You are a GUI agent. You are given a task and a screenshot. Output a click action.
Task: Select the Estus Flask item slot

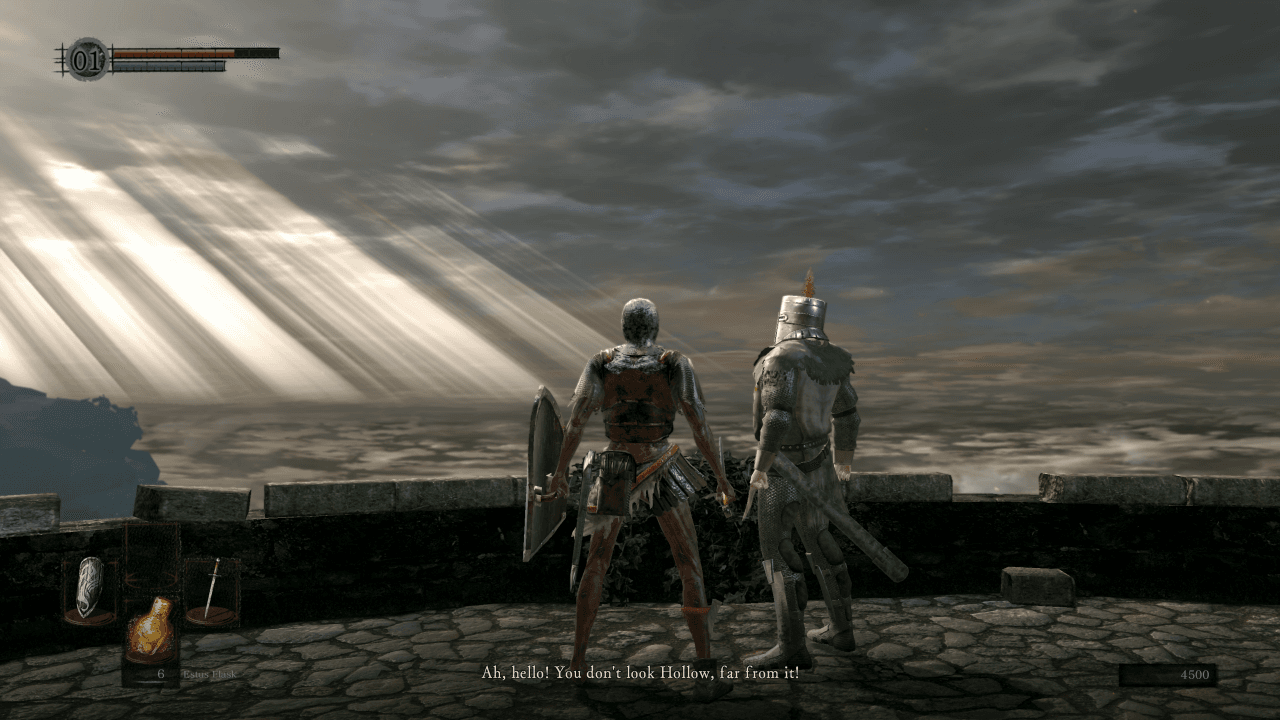pyautogui.click(x=152, y=628)
